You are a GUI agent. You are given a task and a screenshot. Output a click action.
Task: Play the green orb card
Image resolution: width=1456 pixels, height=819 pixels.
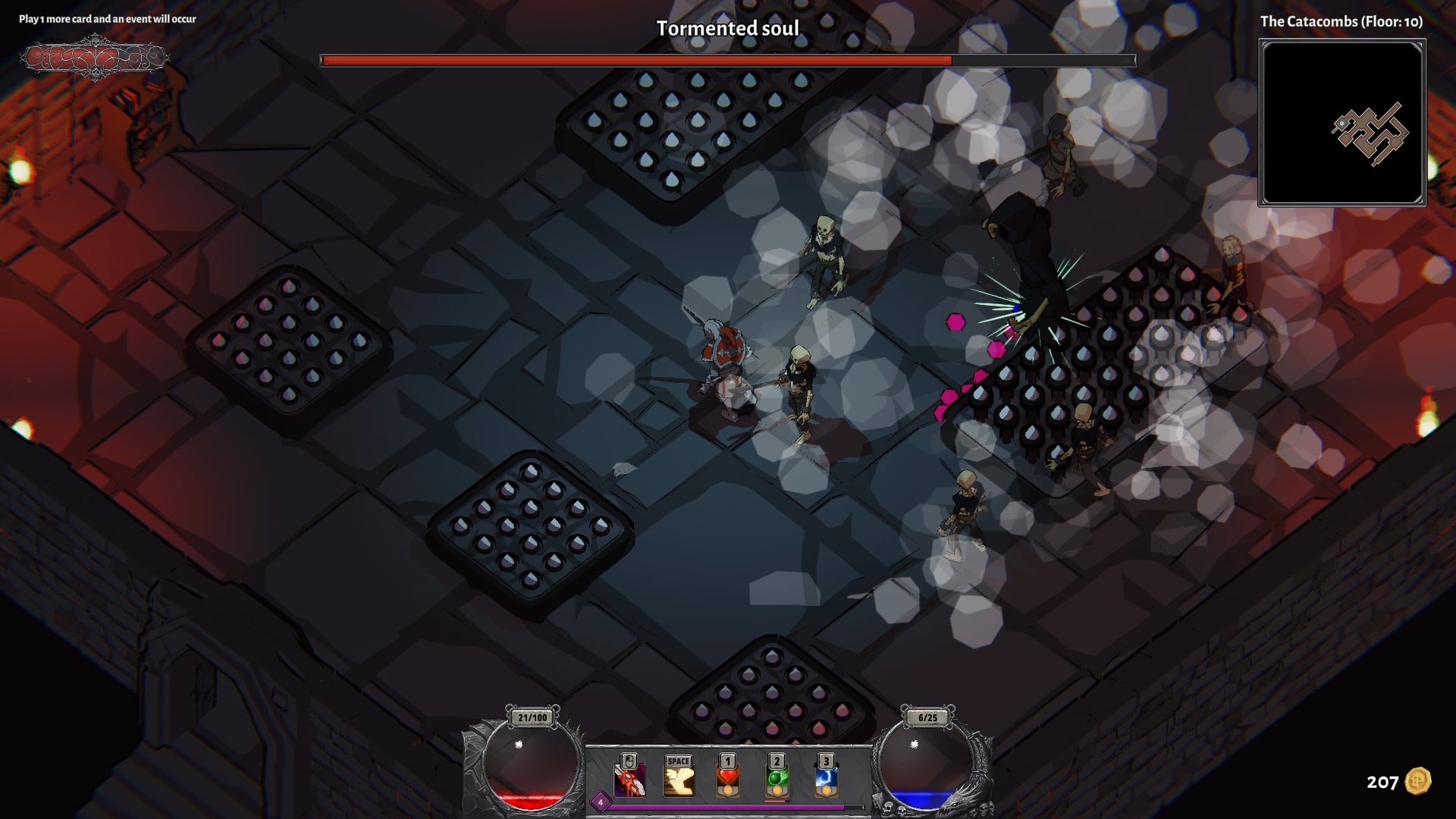click(777, 780)
